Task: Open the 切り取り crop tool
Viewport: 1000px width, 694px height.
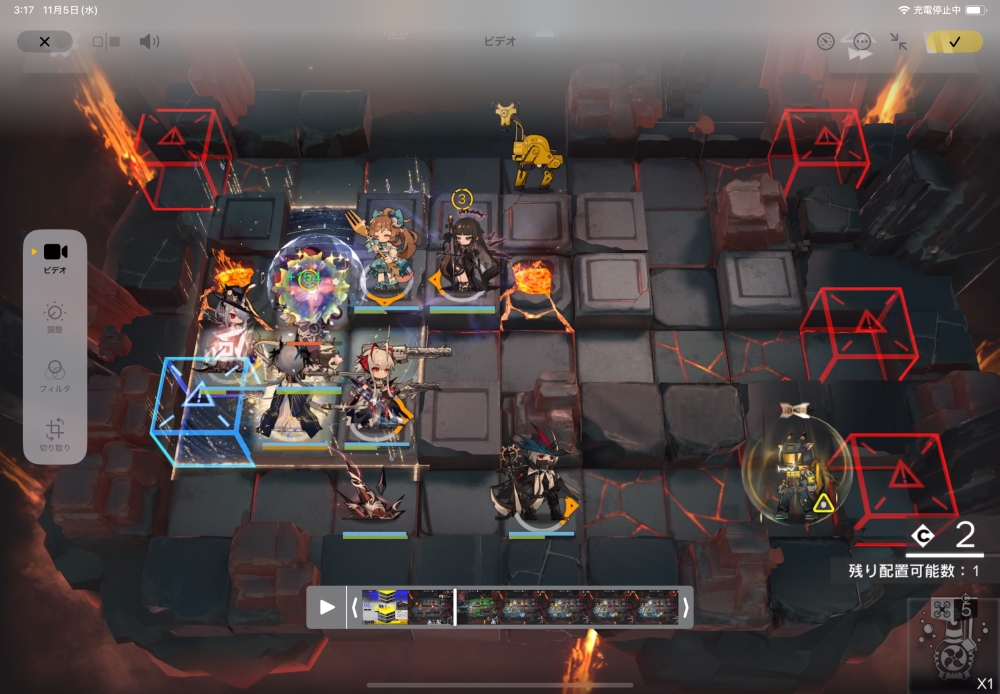Action: click(55, 435)
